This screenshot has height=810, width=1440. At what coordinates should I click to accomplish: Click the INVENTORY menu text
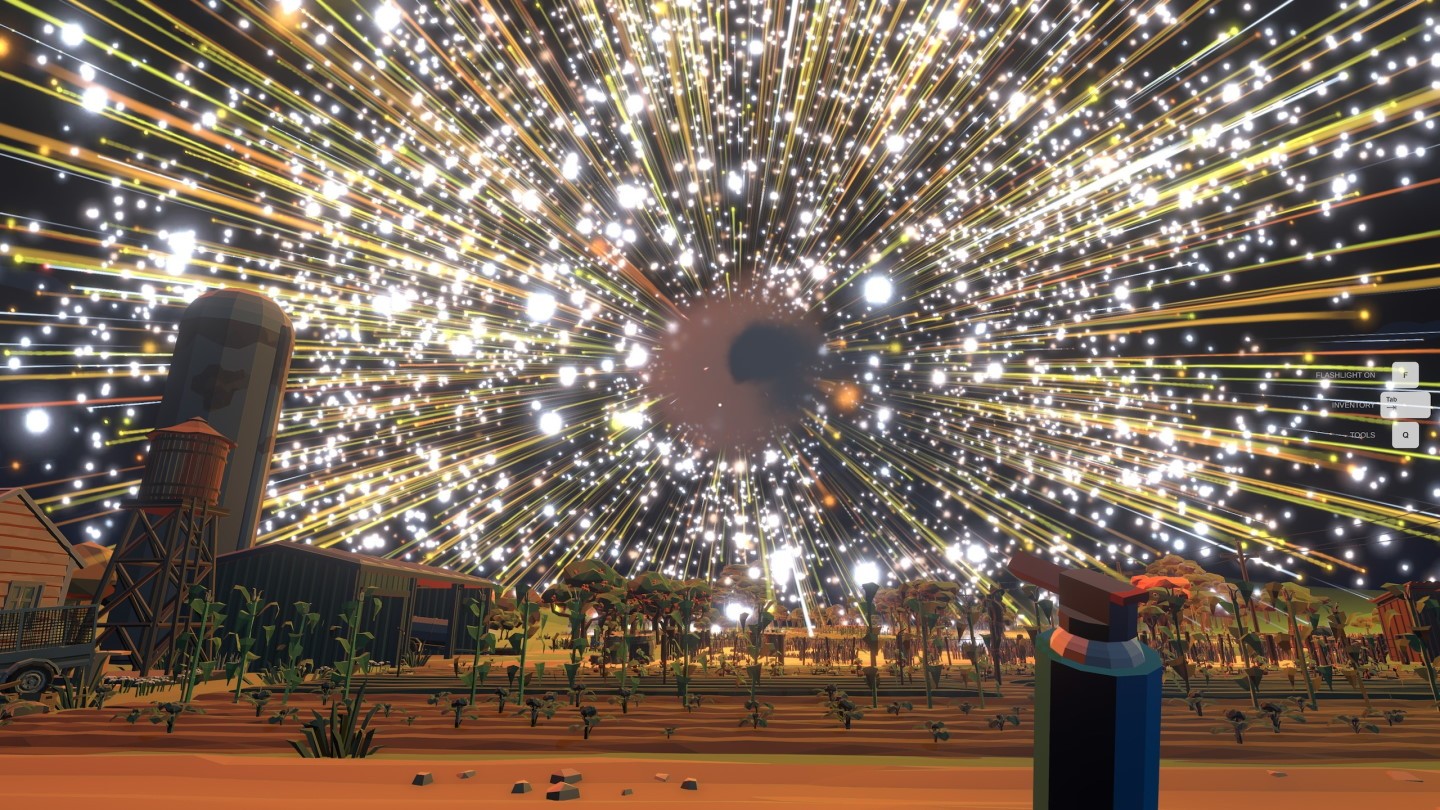coord(1354,405)
